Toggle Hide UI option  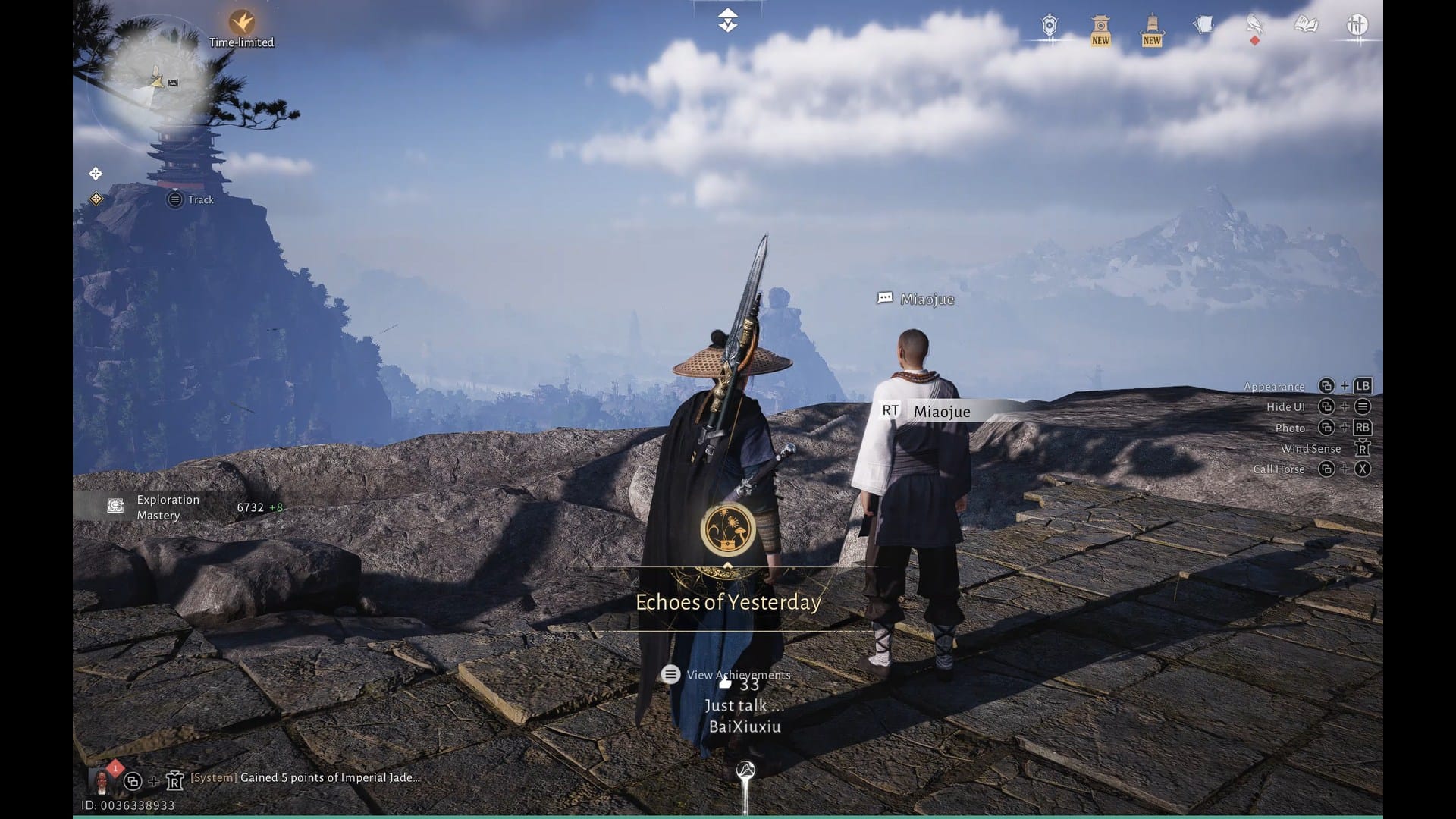click(1286, 406)
